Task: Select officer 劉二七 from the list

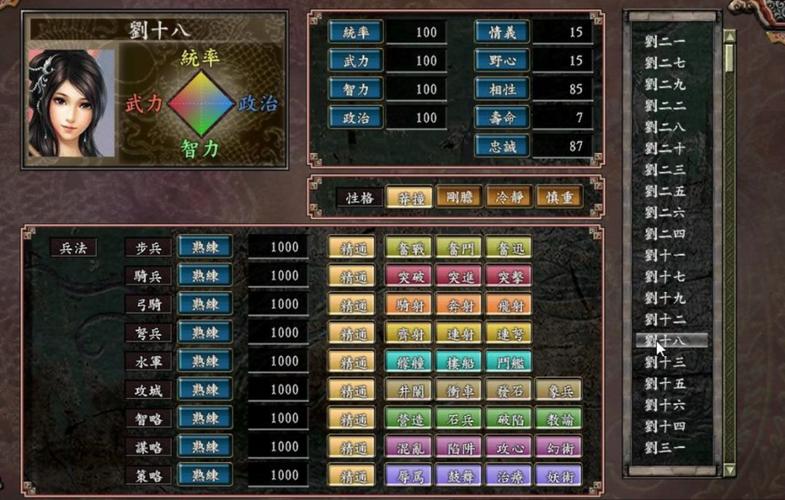Action: point(666,63)
